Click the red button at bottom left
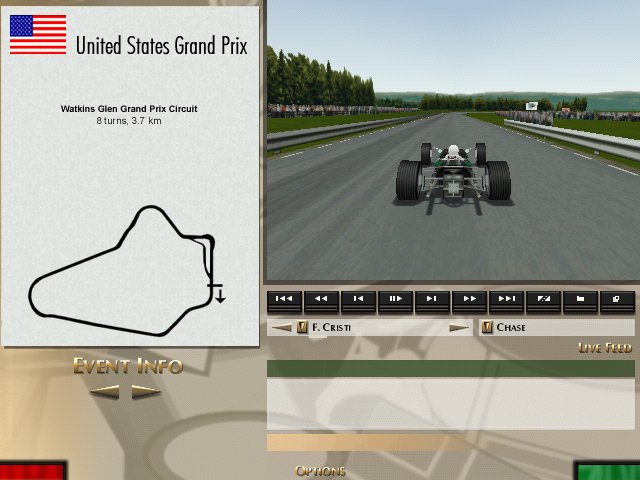640x480 pixels. pos(32,471)
